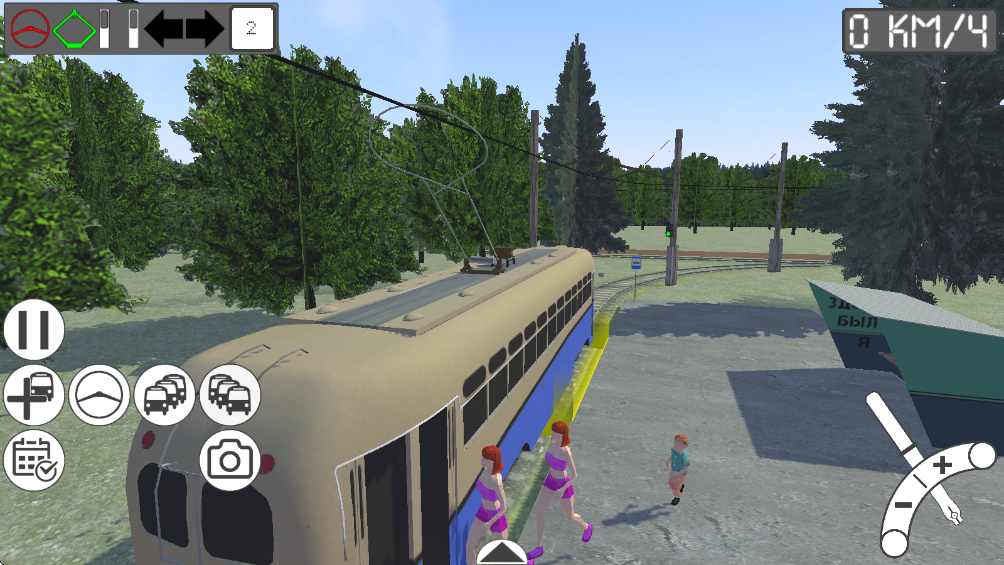
Task: Select the button with three buses facing right
Action: point(230,395)
